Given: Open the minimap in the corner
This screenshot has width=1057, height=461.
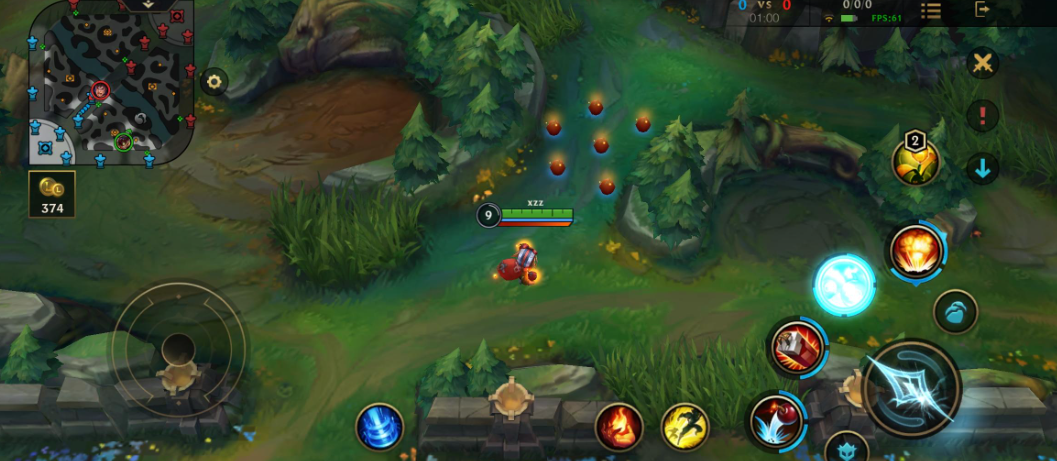Looking at the screenshot, I should pos(111,83).
